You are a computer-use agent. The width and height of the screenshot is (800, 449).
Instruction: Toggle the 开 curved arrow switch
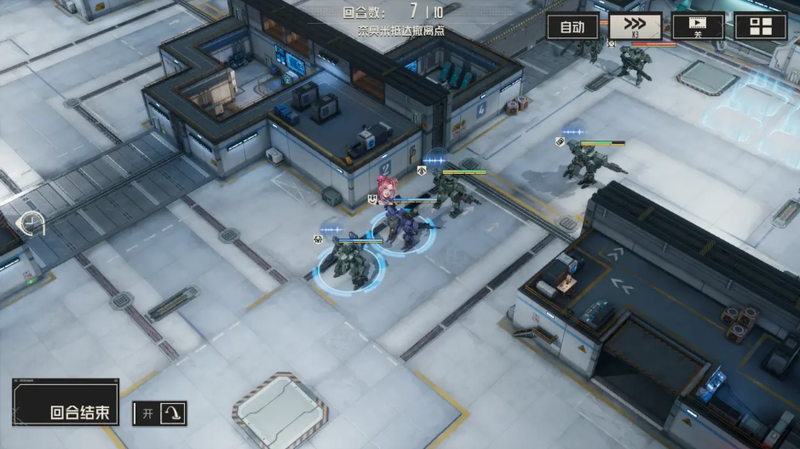coord(160,413)
